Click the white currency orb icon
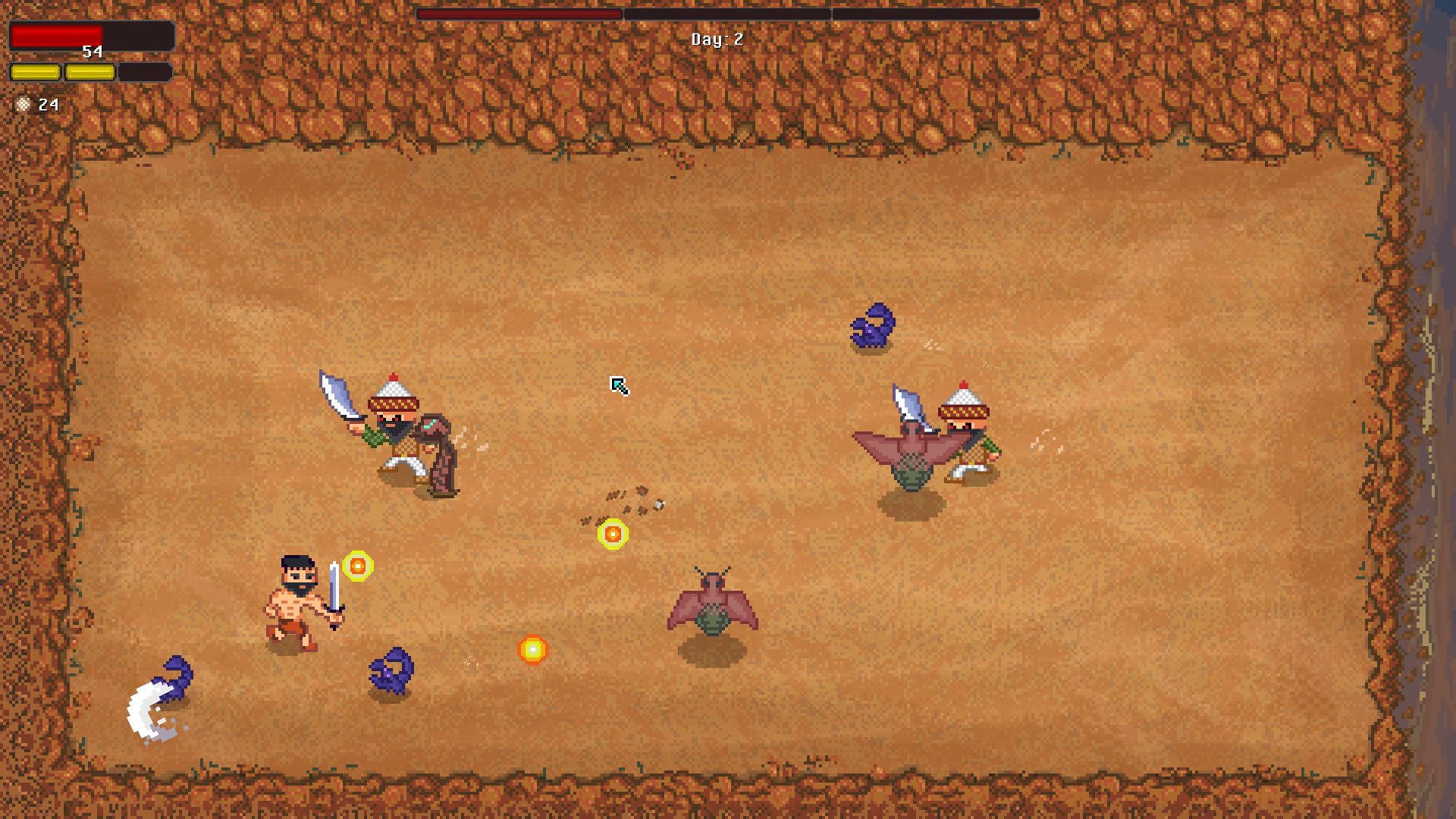The width and height of the screenshot is (1456, 819). [22, 105]
